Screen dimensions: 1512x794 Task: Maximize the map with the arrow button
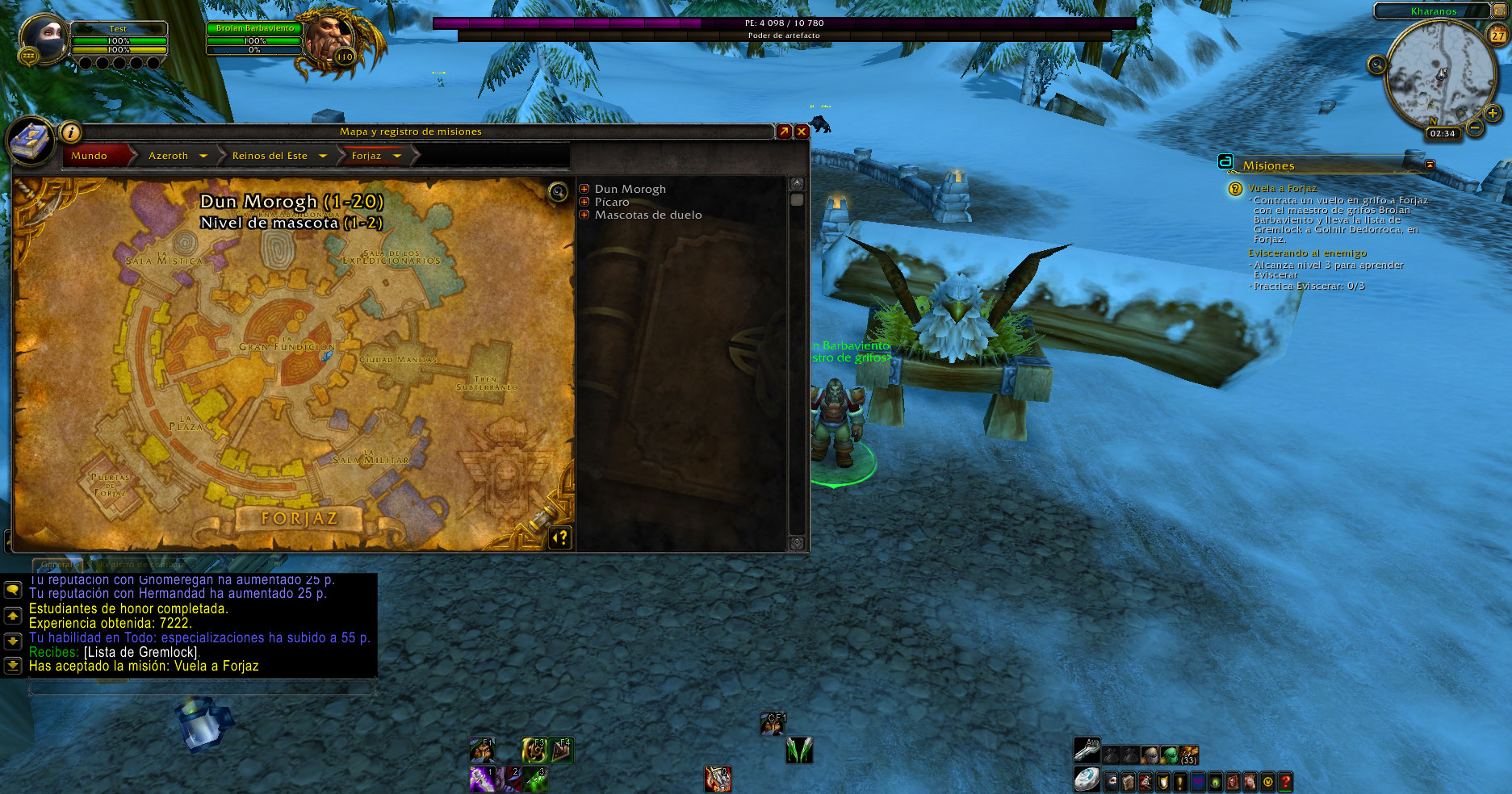pos(784,132)
